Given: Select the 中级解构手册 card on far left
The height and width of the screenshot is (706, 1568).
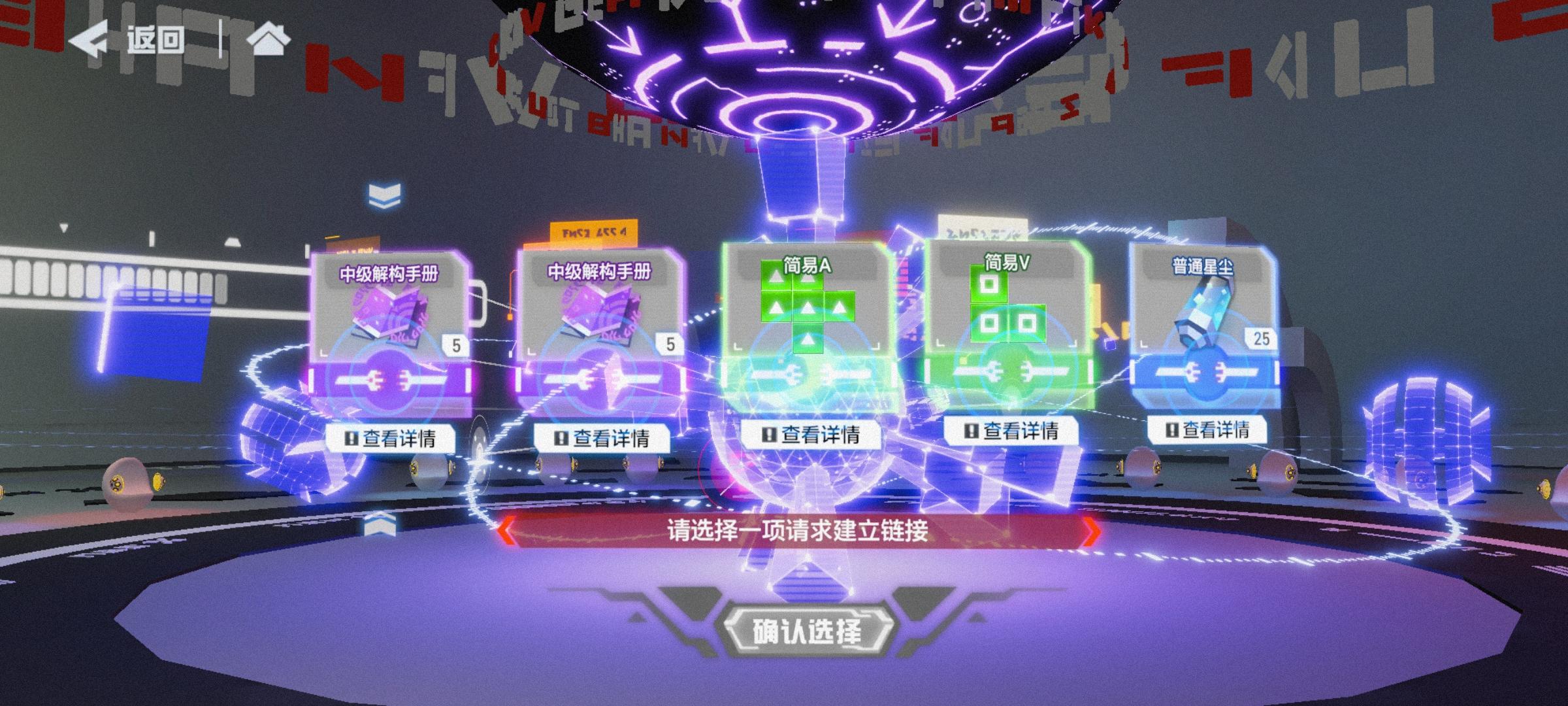Looking at the screenshot, I should 389,320.
